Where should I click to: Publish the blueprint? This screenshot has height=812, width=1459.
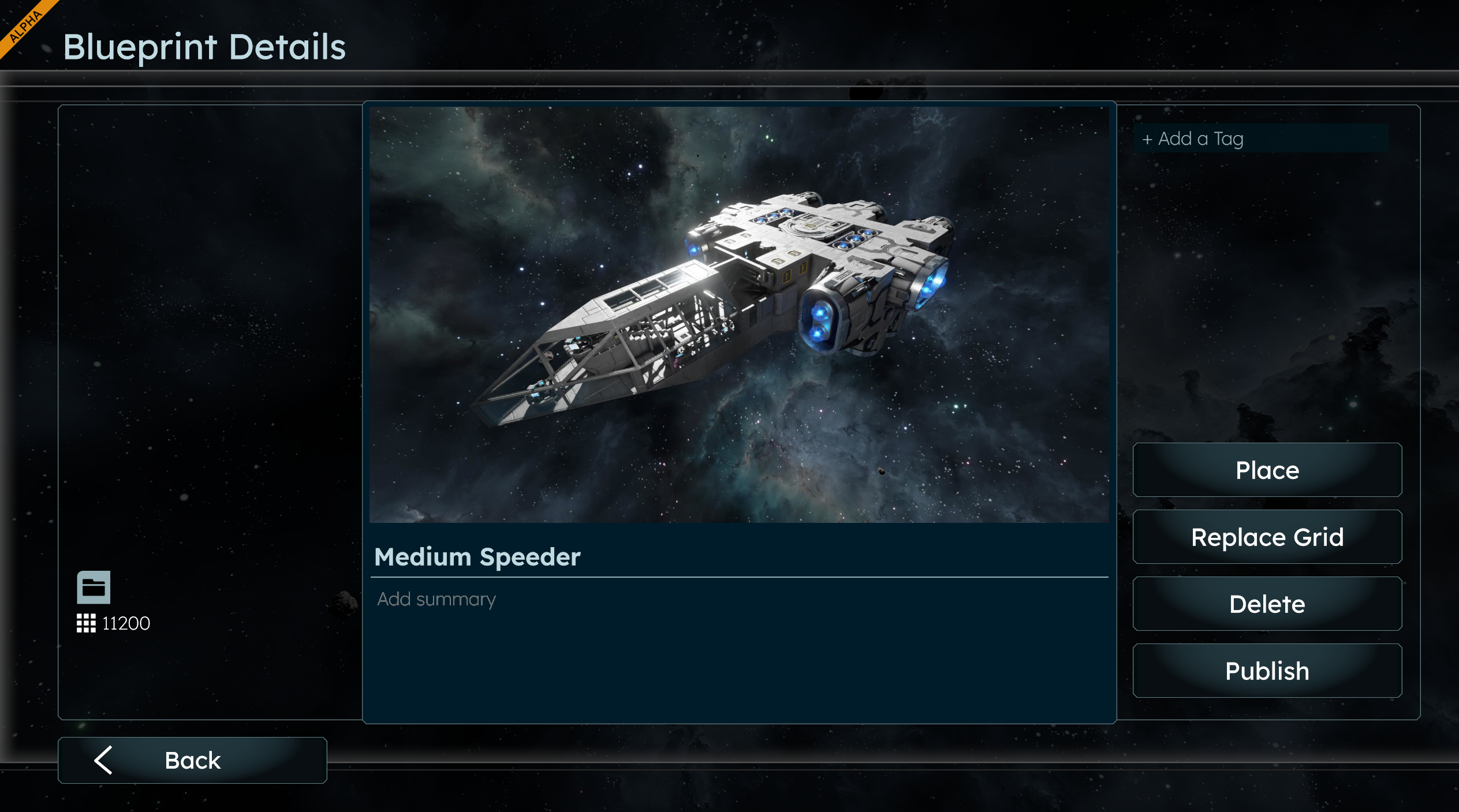1267,671
